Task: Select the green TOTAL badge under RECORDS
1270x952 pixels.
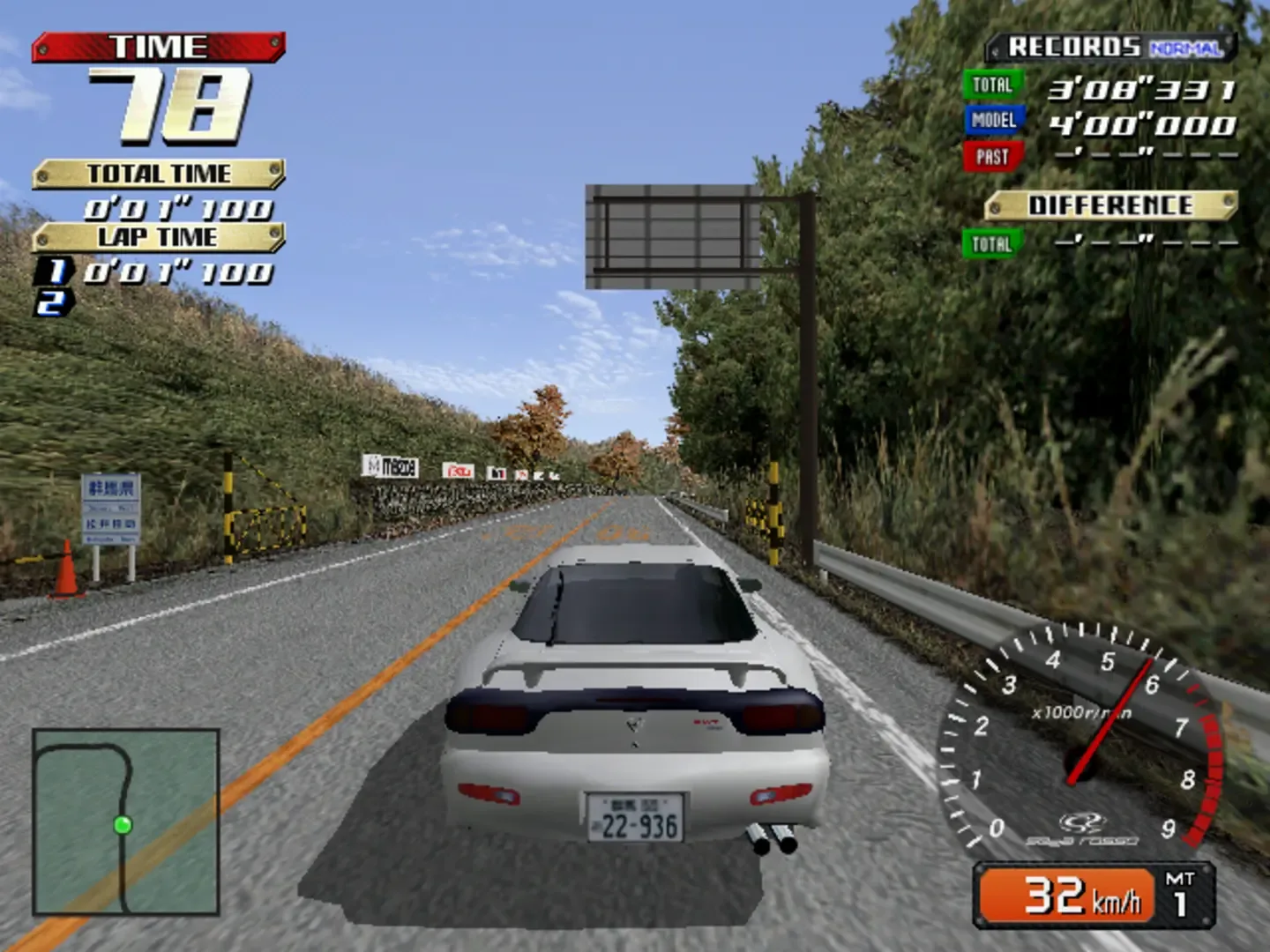Action: [991, 86]
